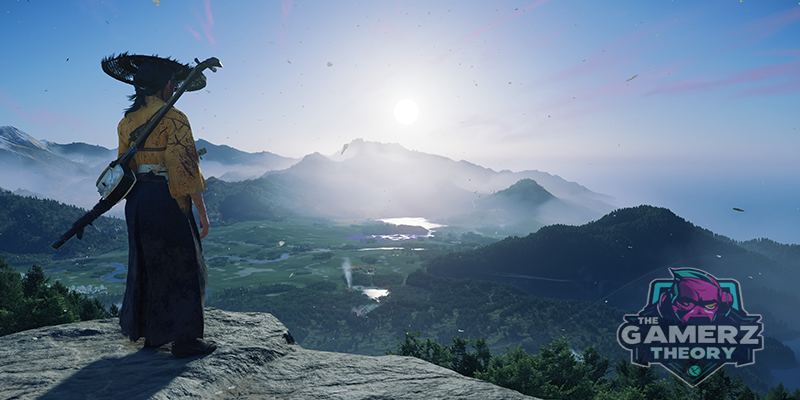
Task: Click The Gamerz Theory watermark logo
Action: 690,326
